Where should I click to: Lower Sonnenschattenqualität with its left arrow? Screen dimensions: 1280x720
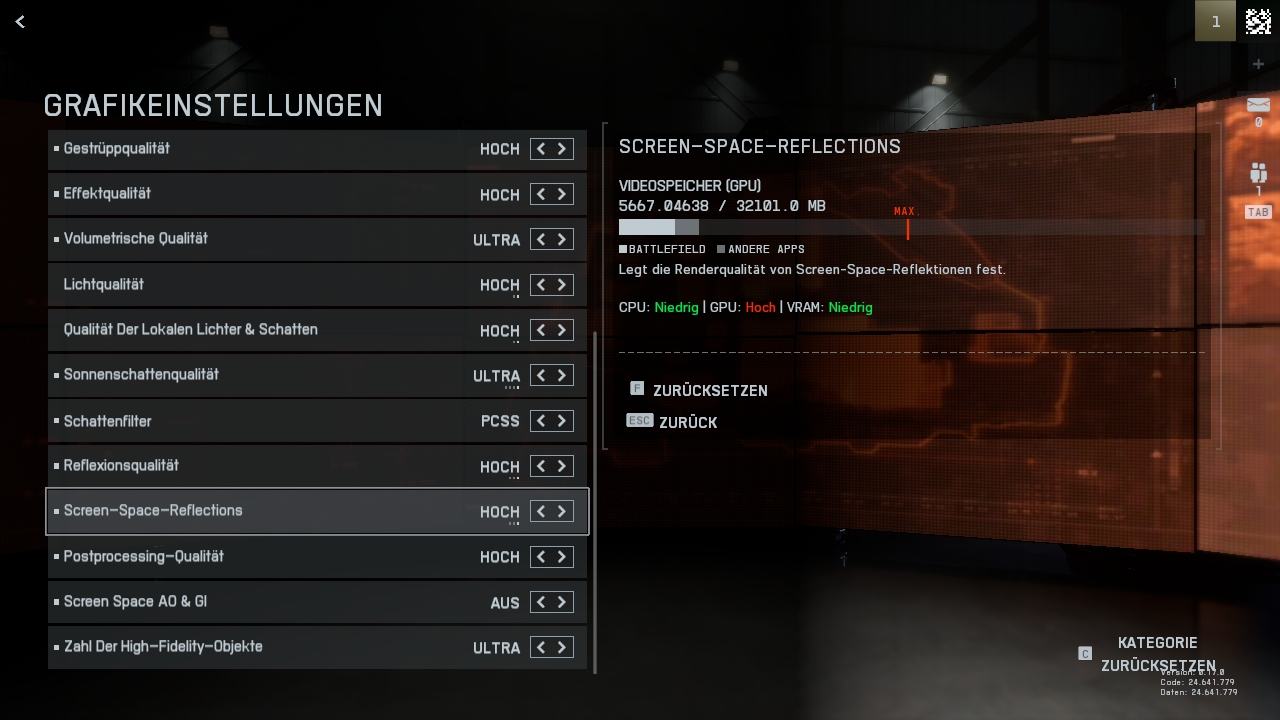pos(541,375)
